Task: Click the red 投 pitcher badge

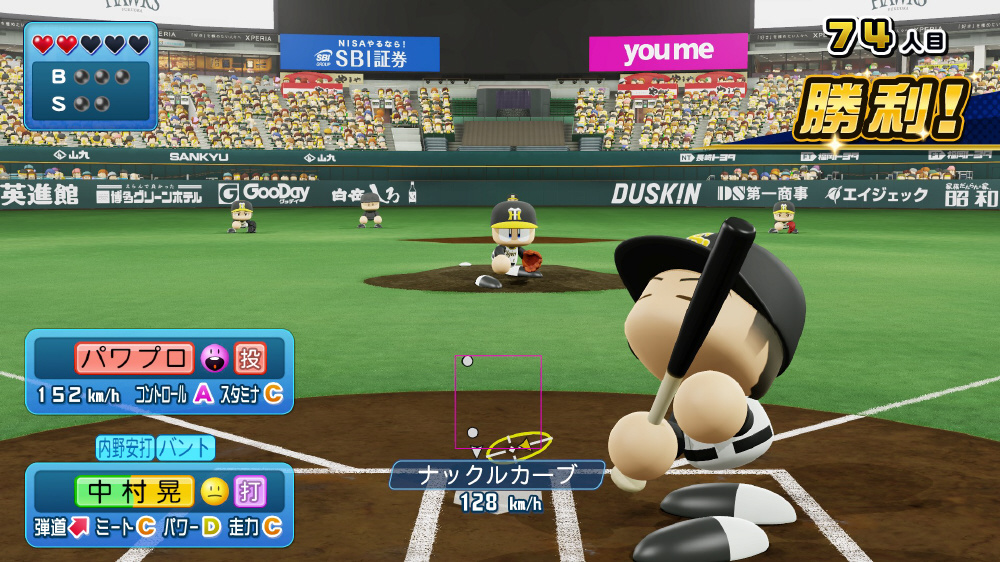Action: click(x=249, y=358)
